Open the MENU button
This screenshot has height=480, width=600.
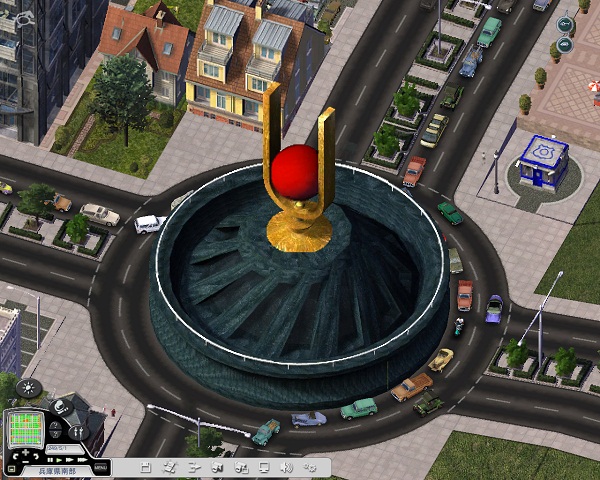(x=100, y=467)
